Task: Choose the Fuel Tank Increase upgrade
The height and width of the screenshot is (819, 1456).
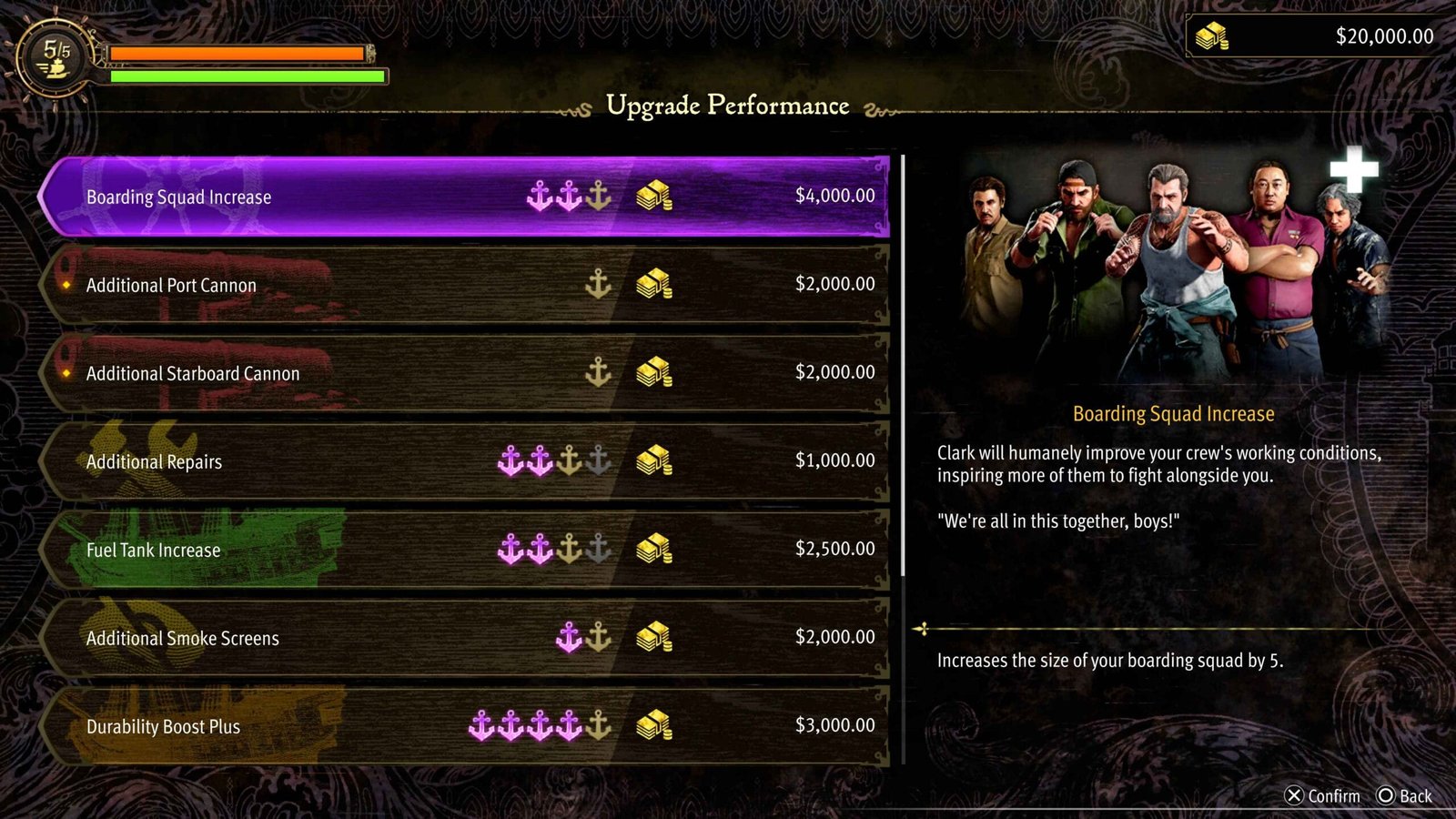Action: 464,550
